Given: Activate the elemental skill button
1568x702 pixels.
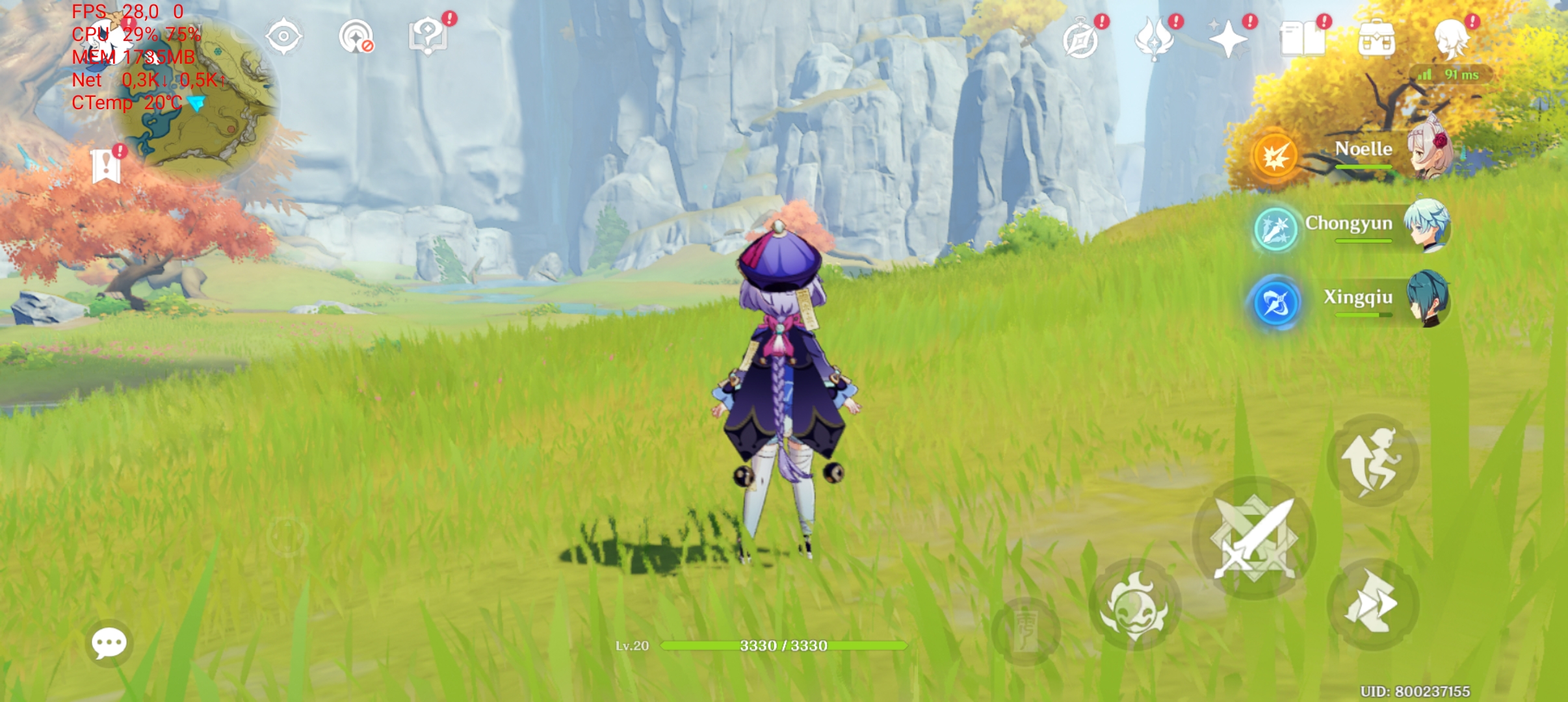Looking at the screenshot, I should point(1135,604).
